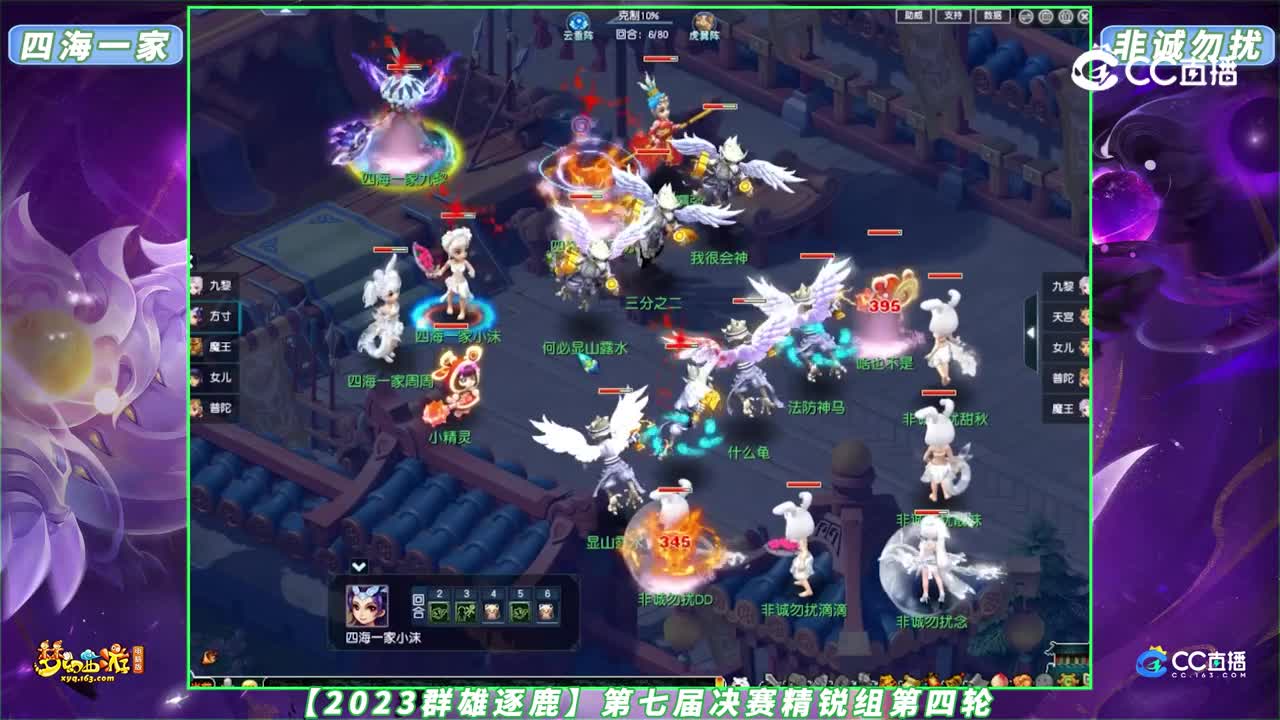Screen dimensions: 1280x720
Task: Click the round-6 skill icon in turn bar
Action: tap(547, 612)
